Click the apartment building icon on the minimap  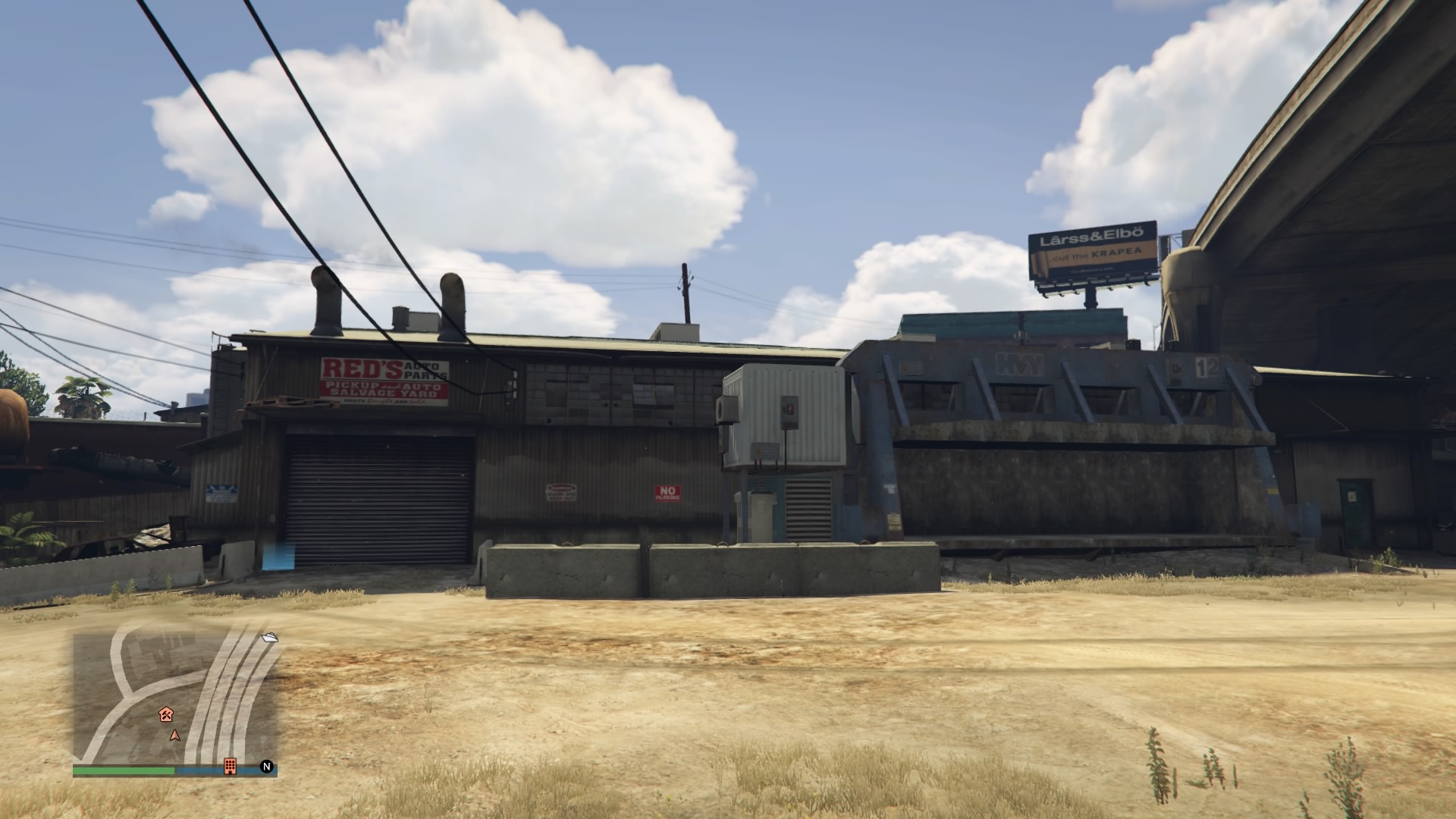tap(230, 767)
